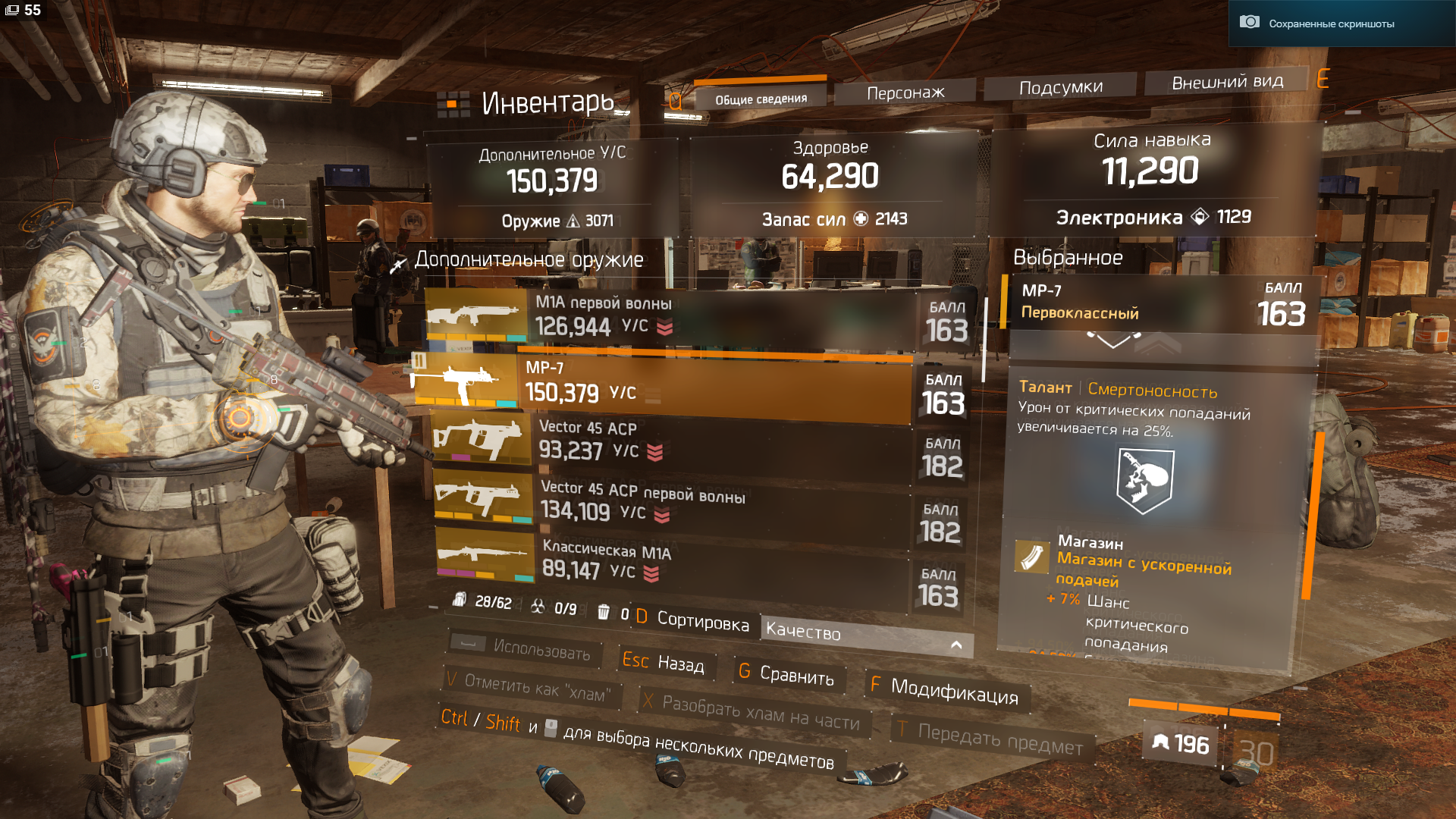Choose Разобрать хлам на части

click(x=755, y=711)
